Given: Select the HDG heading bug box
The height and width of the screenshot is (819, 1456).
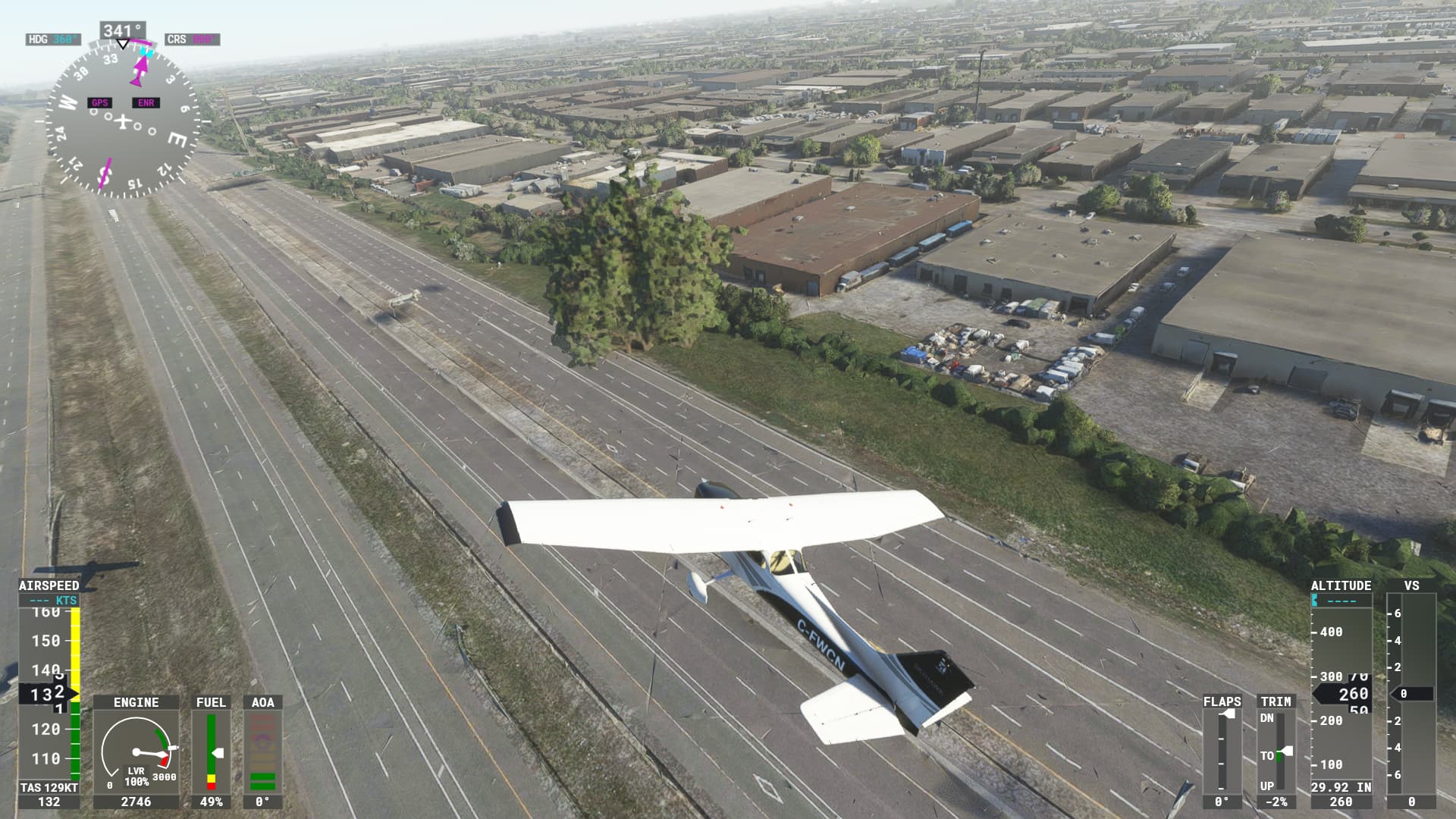Looking at the screenshot, I should pyautogui.click(x=53, y=39).
